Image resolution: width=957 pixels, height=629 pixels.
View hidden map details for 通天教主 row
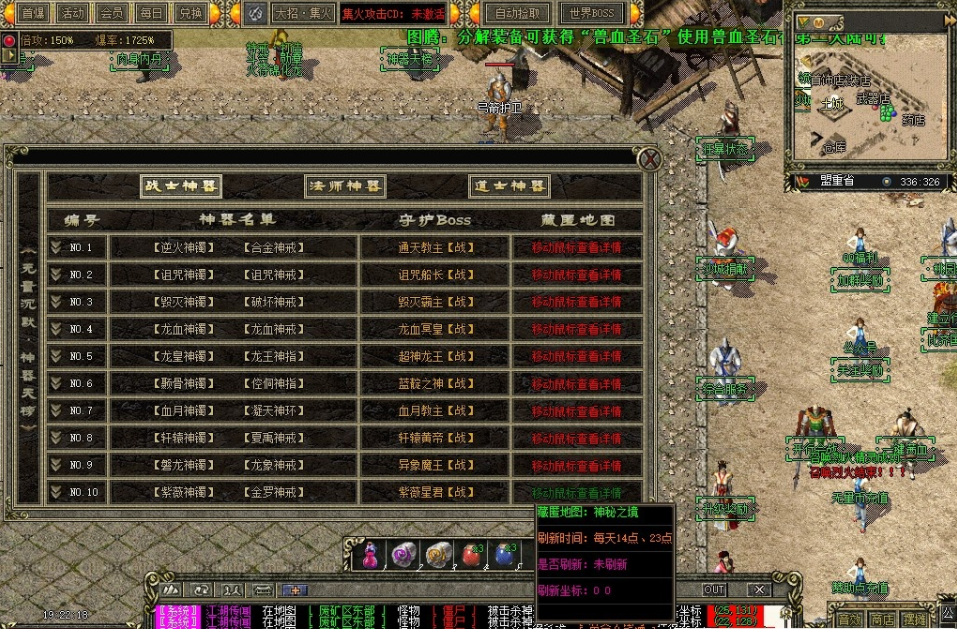coord(576,247)
